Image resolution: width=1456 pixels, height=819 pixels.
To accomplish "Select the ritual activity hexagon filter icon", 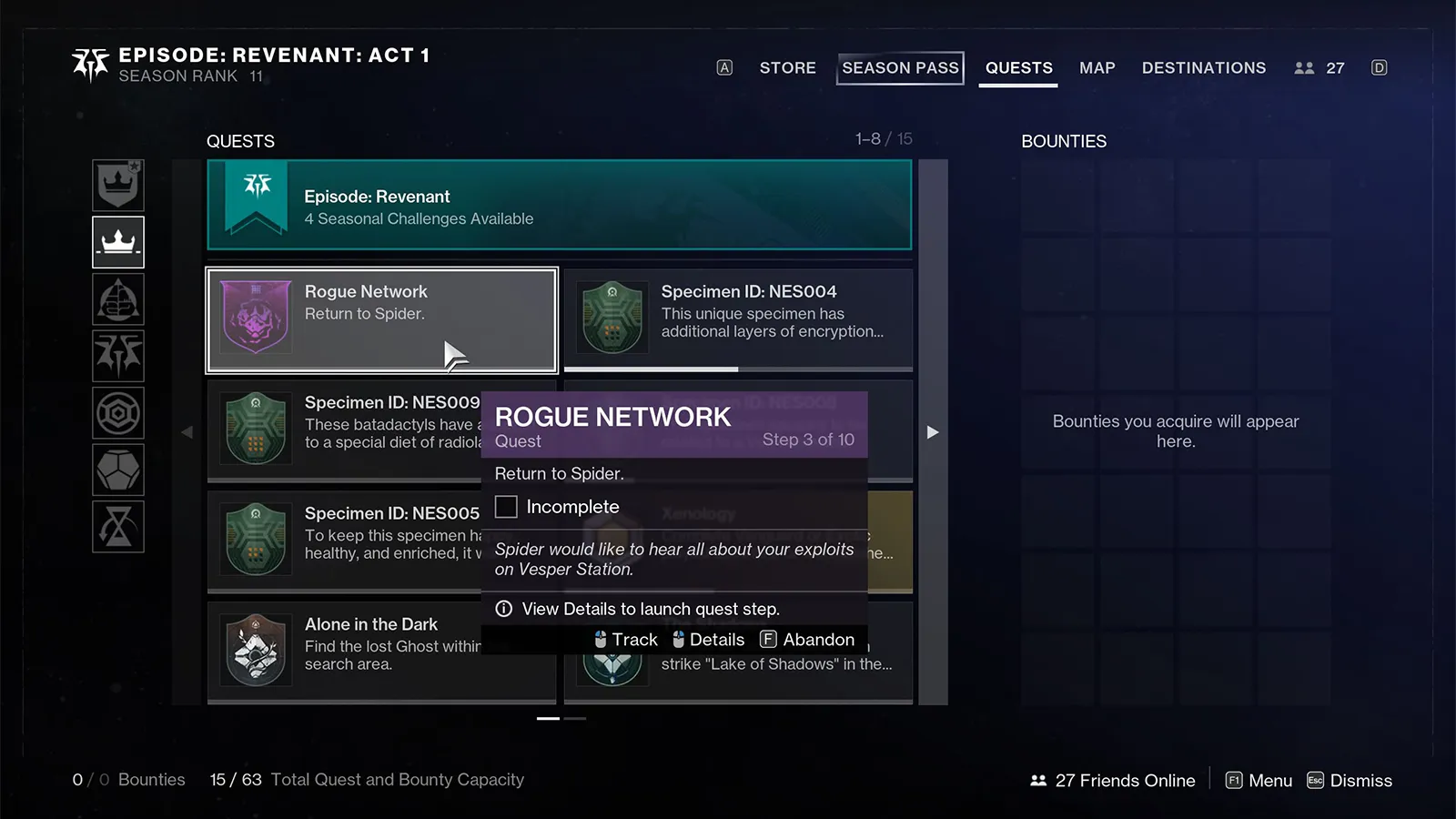I will [118, 412].
